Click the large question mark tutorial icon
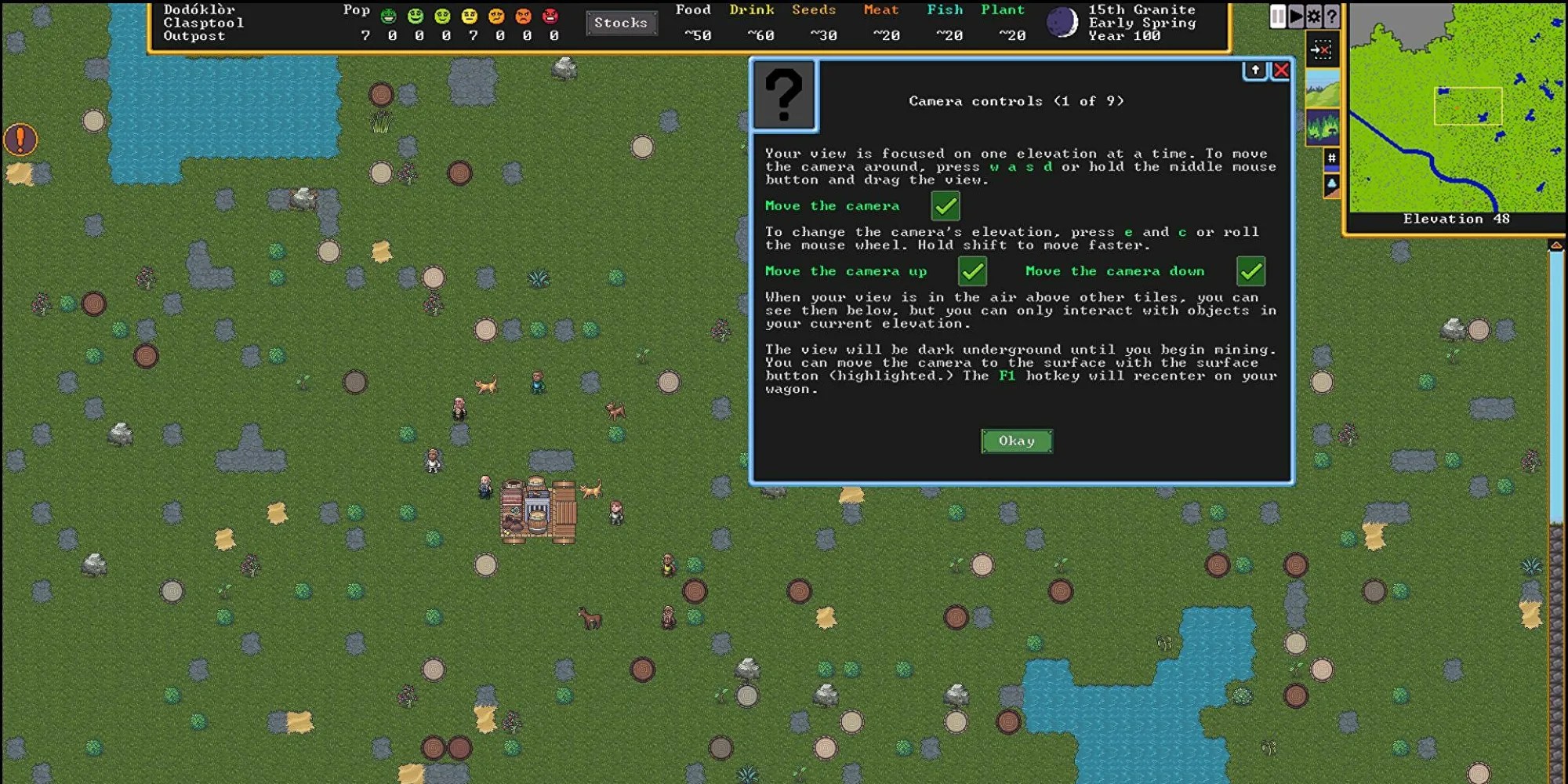 click(x=784, y=96)
